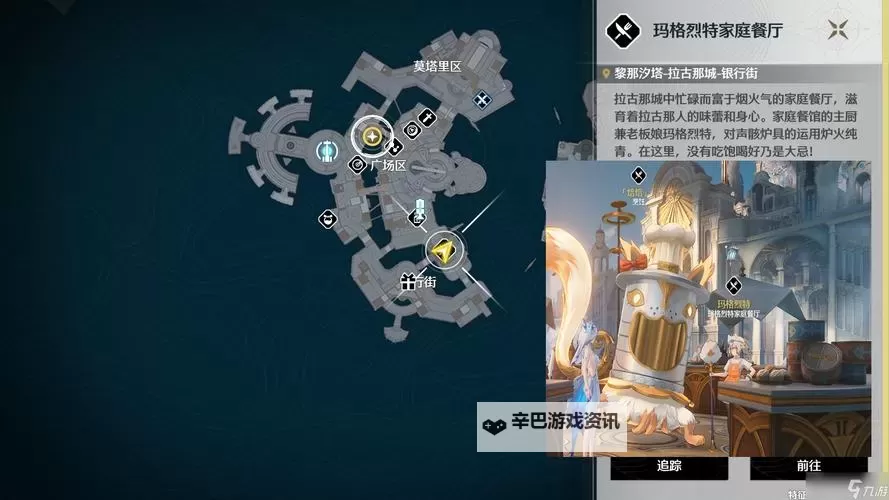Select the round marker beside 广场区 label
Image resolution: width=889 pixels, height=500 pixels.
[x=356, y=165]
